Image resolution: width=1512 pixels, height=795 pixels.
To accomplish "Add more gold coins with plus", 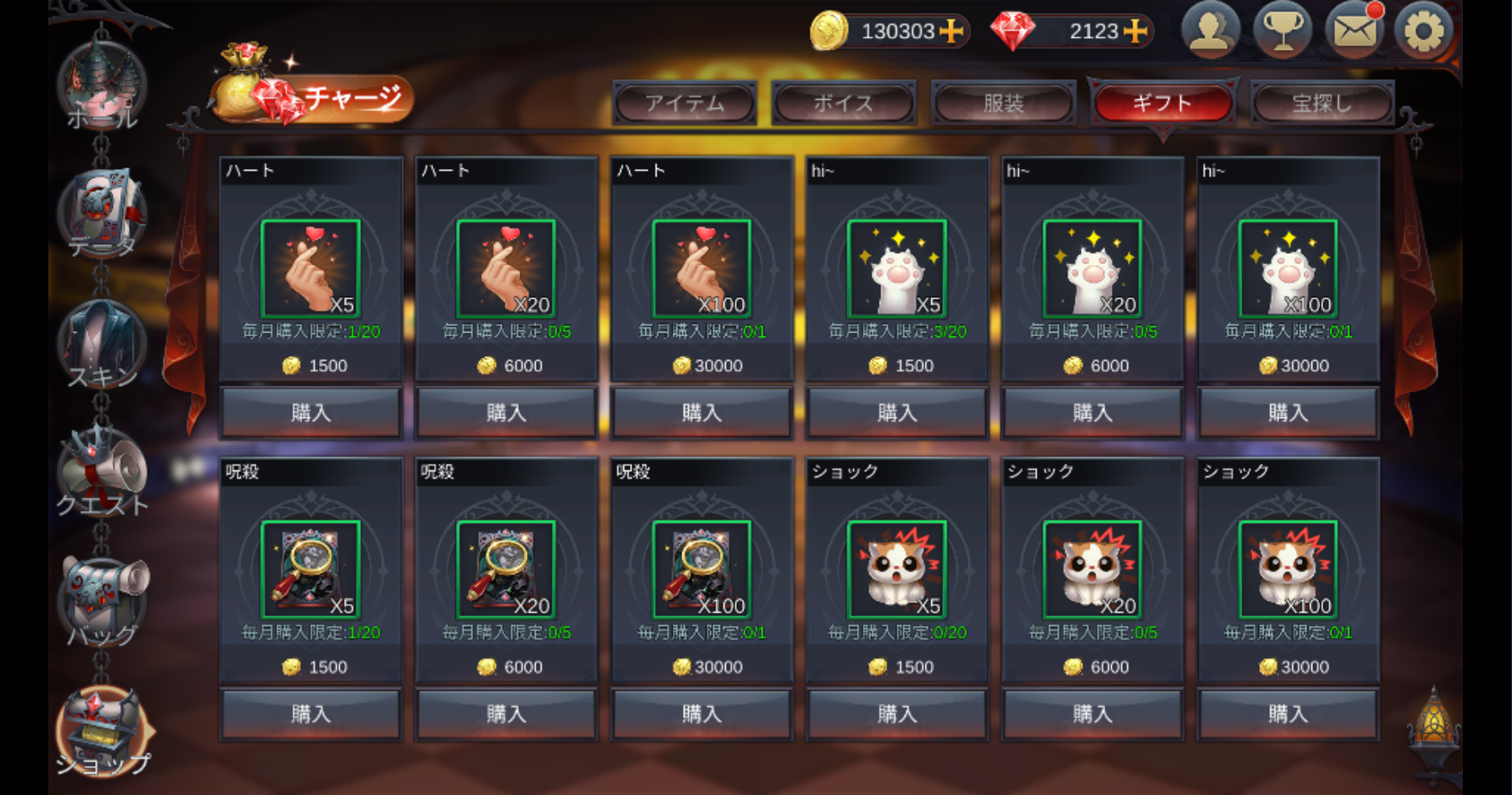I will pos(952,31).
